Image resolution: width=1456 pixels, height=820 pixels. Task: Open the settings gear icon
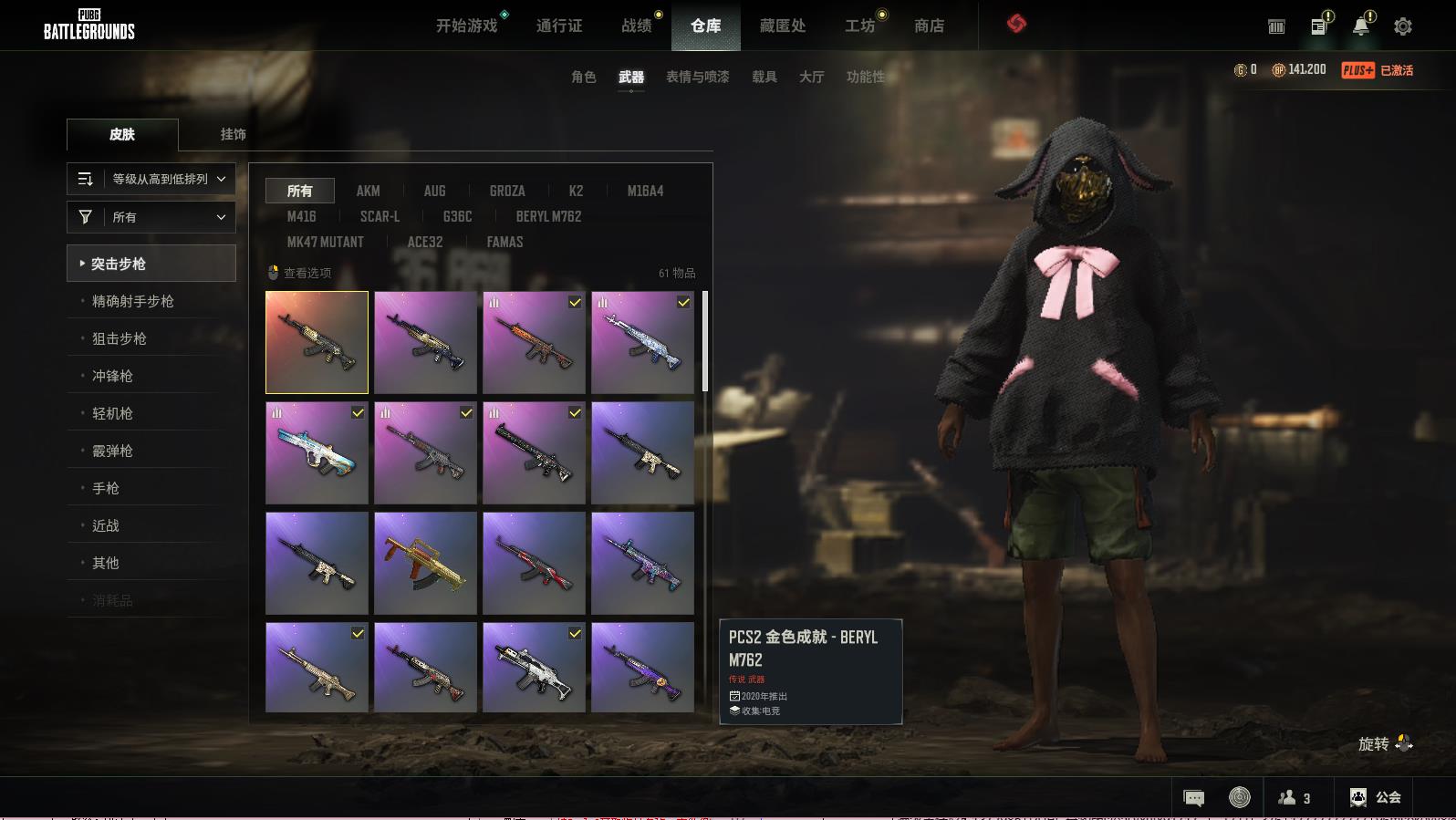point(1402,26)
